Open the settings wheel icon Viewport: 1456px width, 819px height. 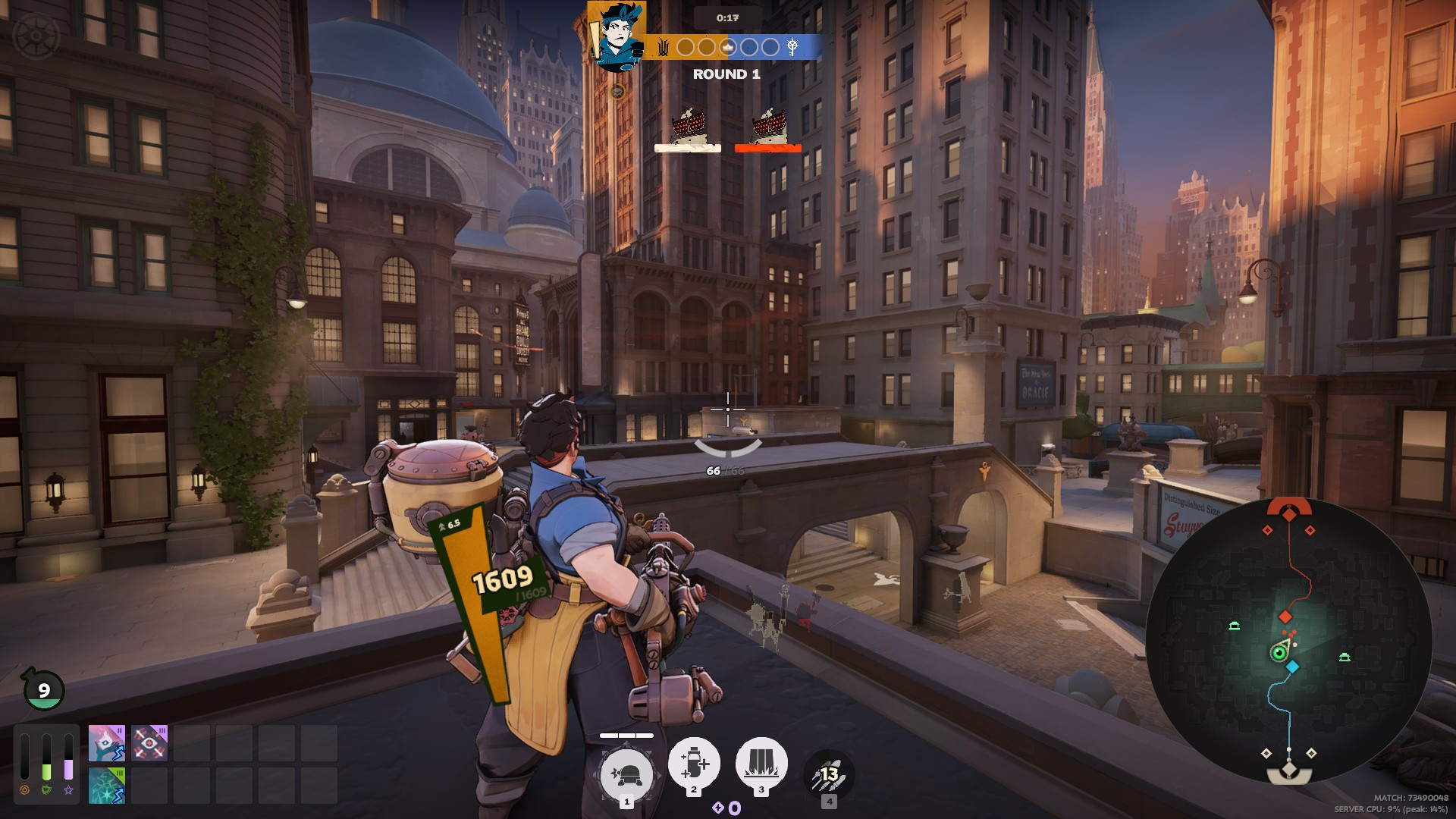coord(36,36)
